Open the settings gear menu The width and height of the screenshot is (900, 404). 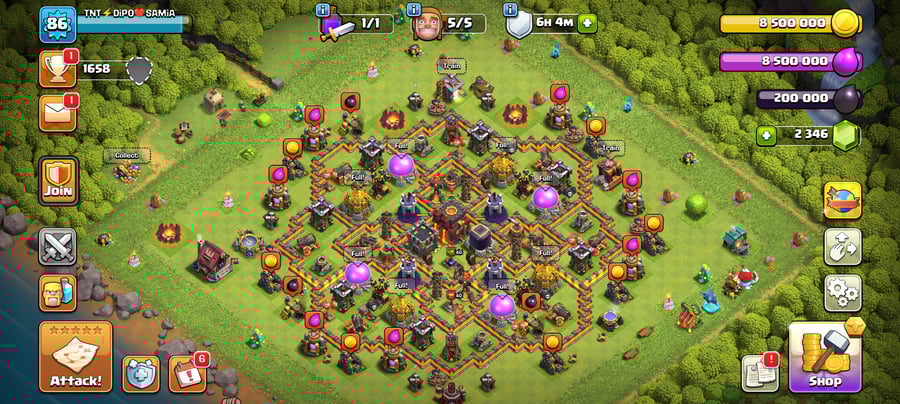tap(842, 293)
